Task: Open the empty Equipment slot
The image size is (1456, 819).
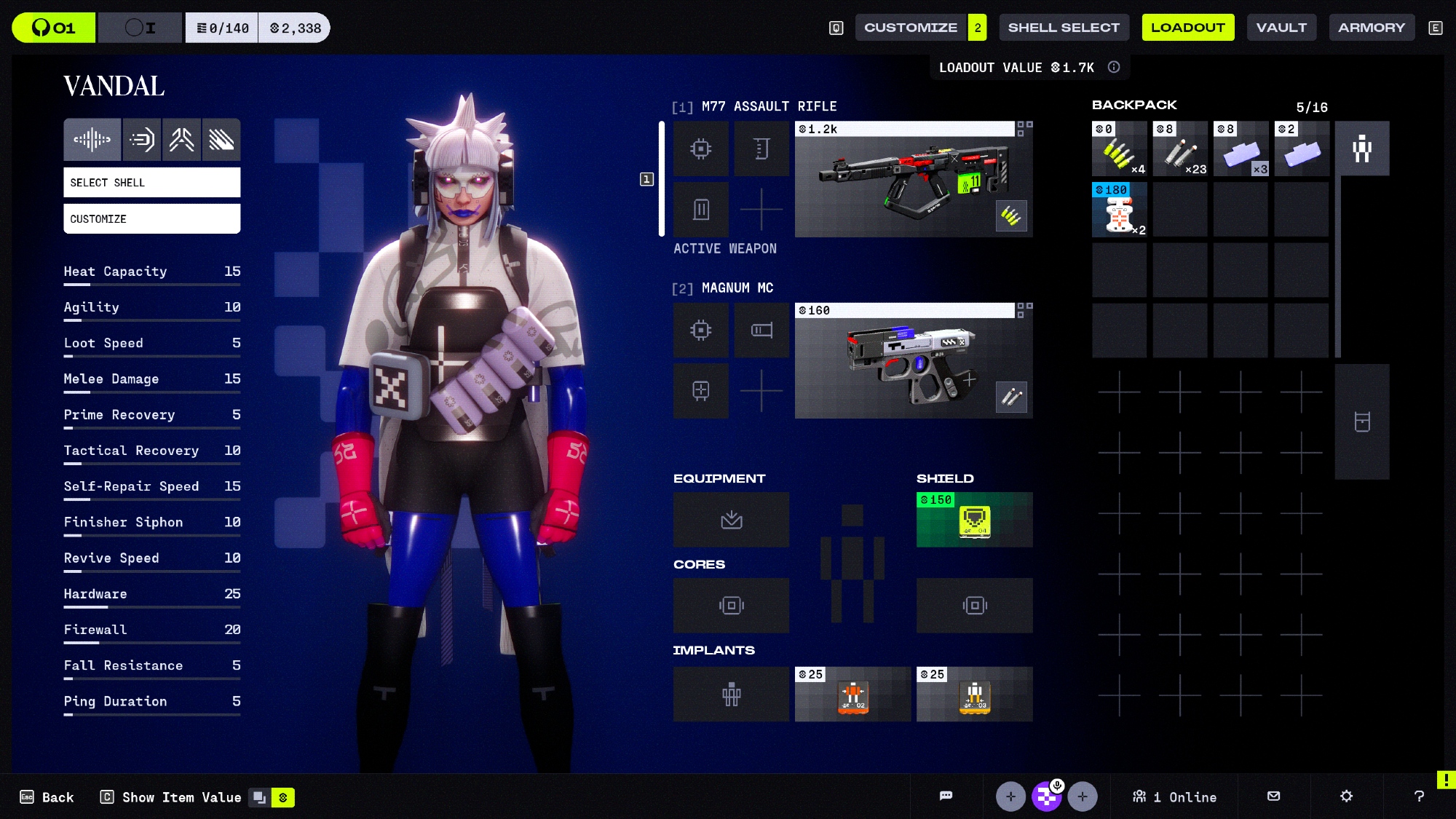Action: point(731,520)
